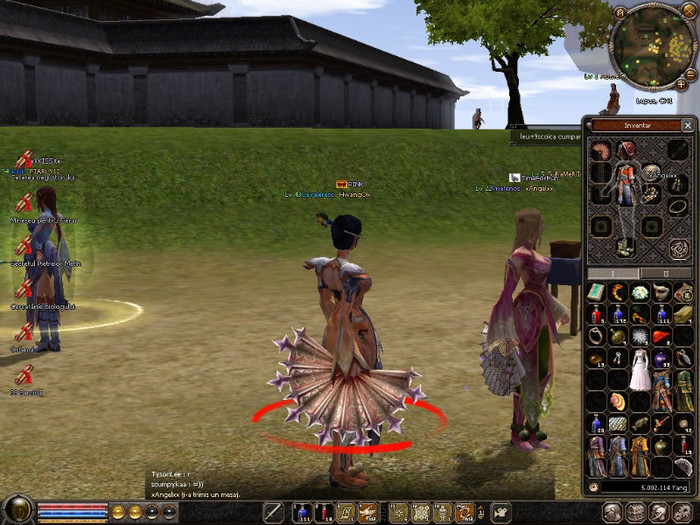Close the Inventar window
Screen dimensions: 700x525
click(687, 125)
